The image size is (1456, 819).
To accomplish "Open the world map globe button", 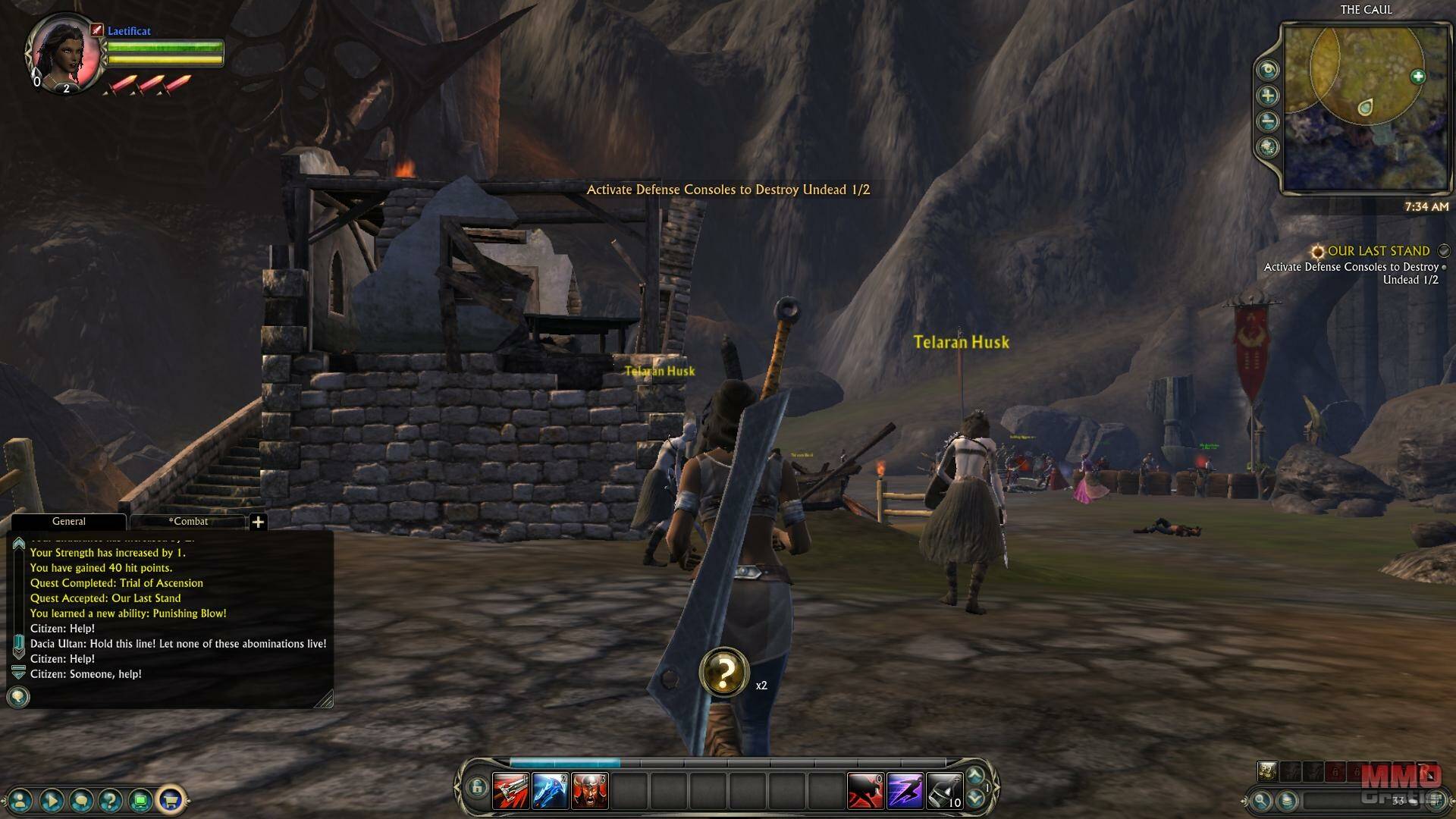I will (1268, 147).
